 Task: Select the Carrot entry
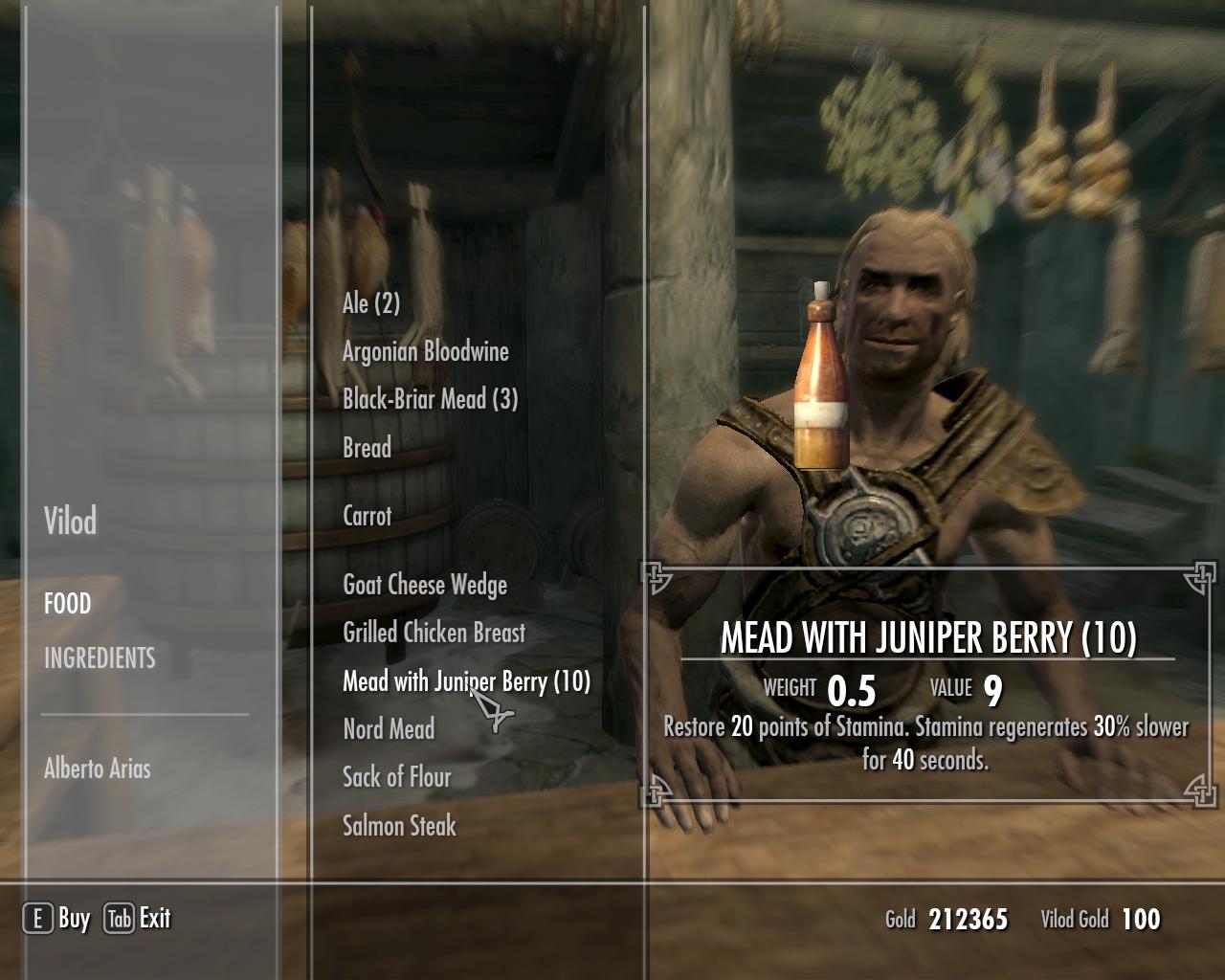367,516
